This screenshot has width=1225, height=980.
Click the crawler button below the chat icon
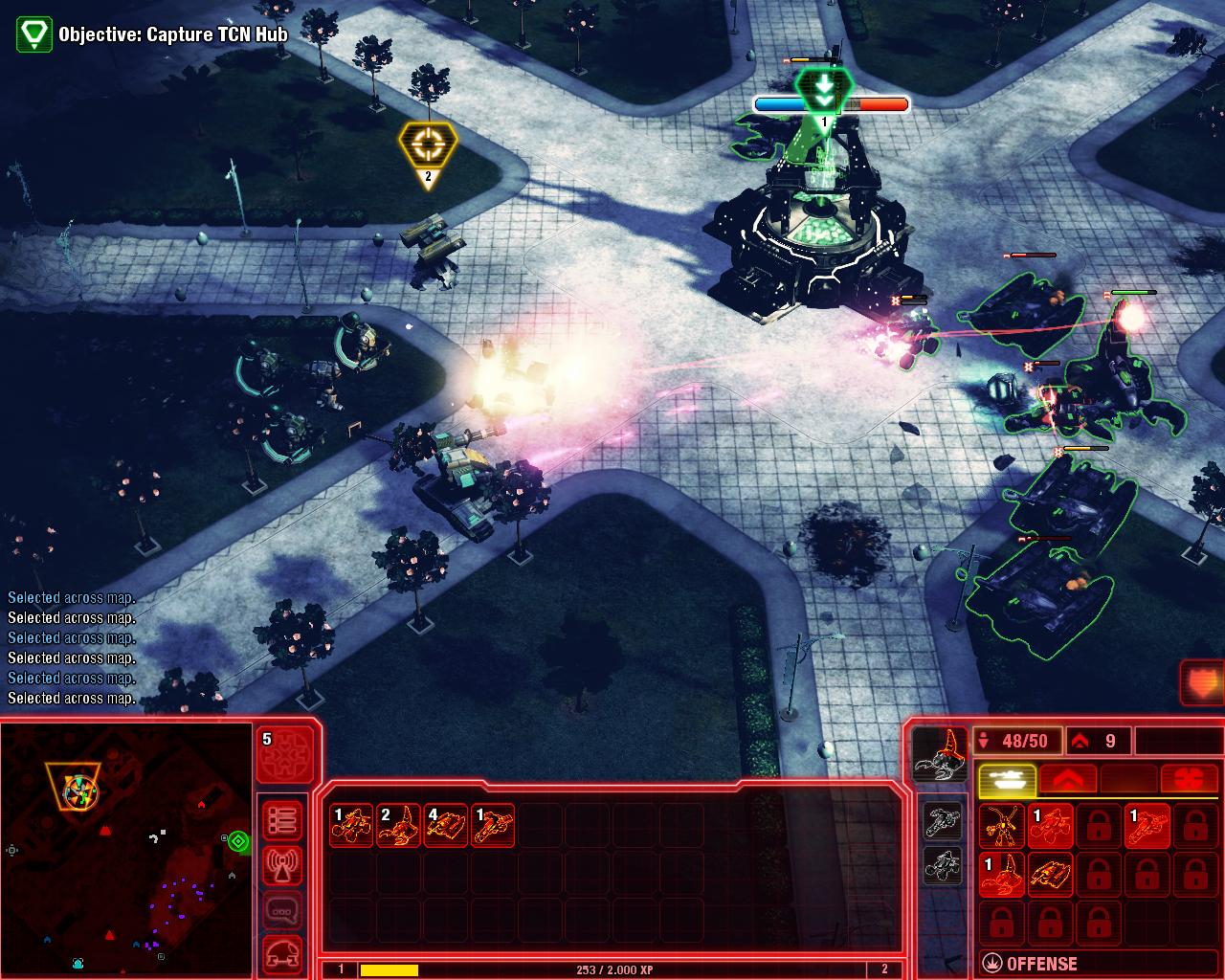[x=282, y=953]
